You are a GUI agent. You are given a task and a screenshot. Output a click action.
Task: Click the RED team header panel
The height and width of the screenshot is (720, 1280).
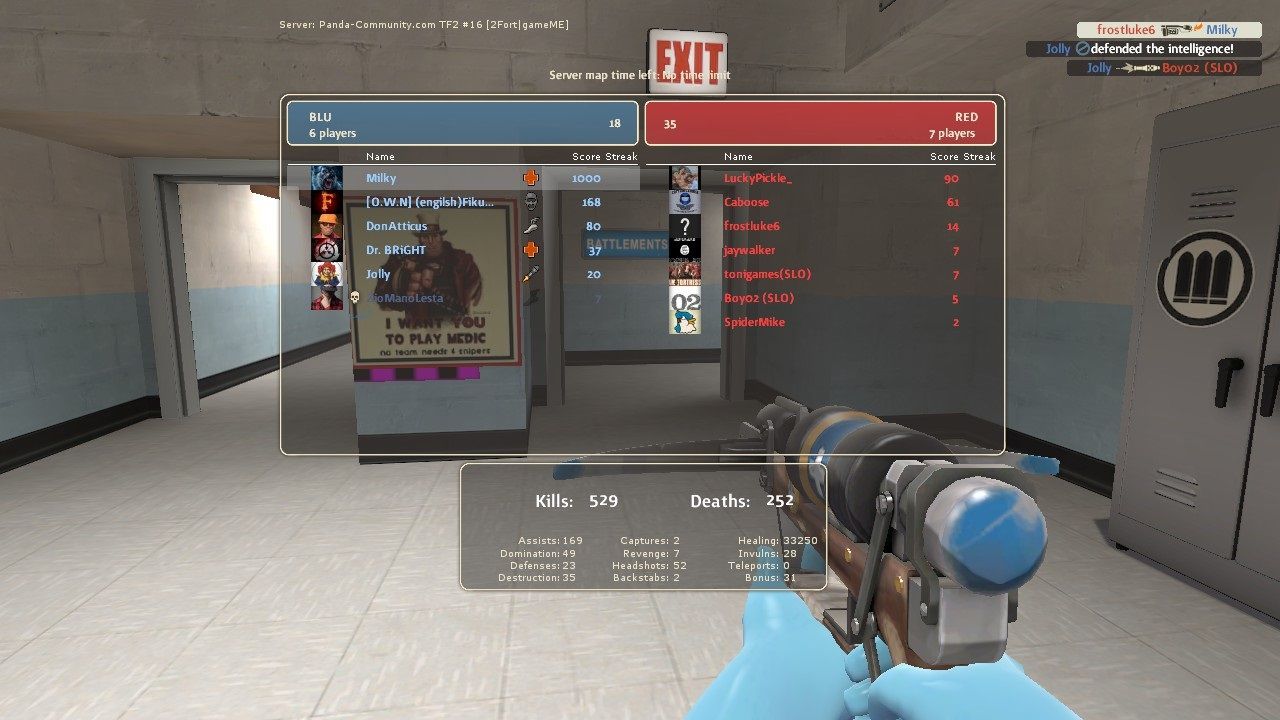[x=820, y=122]
